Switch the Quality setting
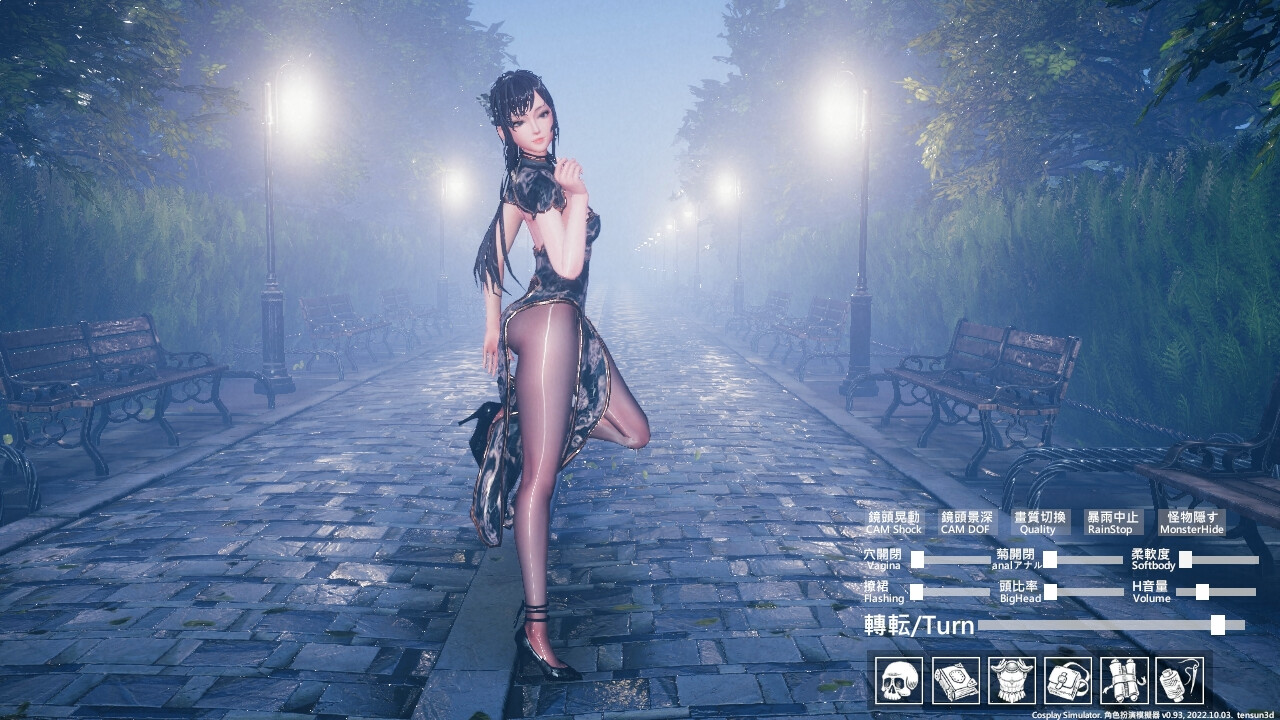Screen dimensions: 1280x720 click(1038, 522)
